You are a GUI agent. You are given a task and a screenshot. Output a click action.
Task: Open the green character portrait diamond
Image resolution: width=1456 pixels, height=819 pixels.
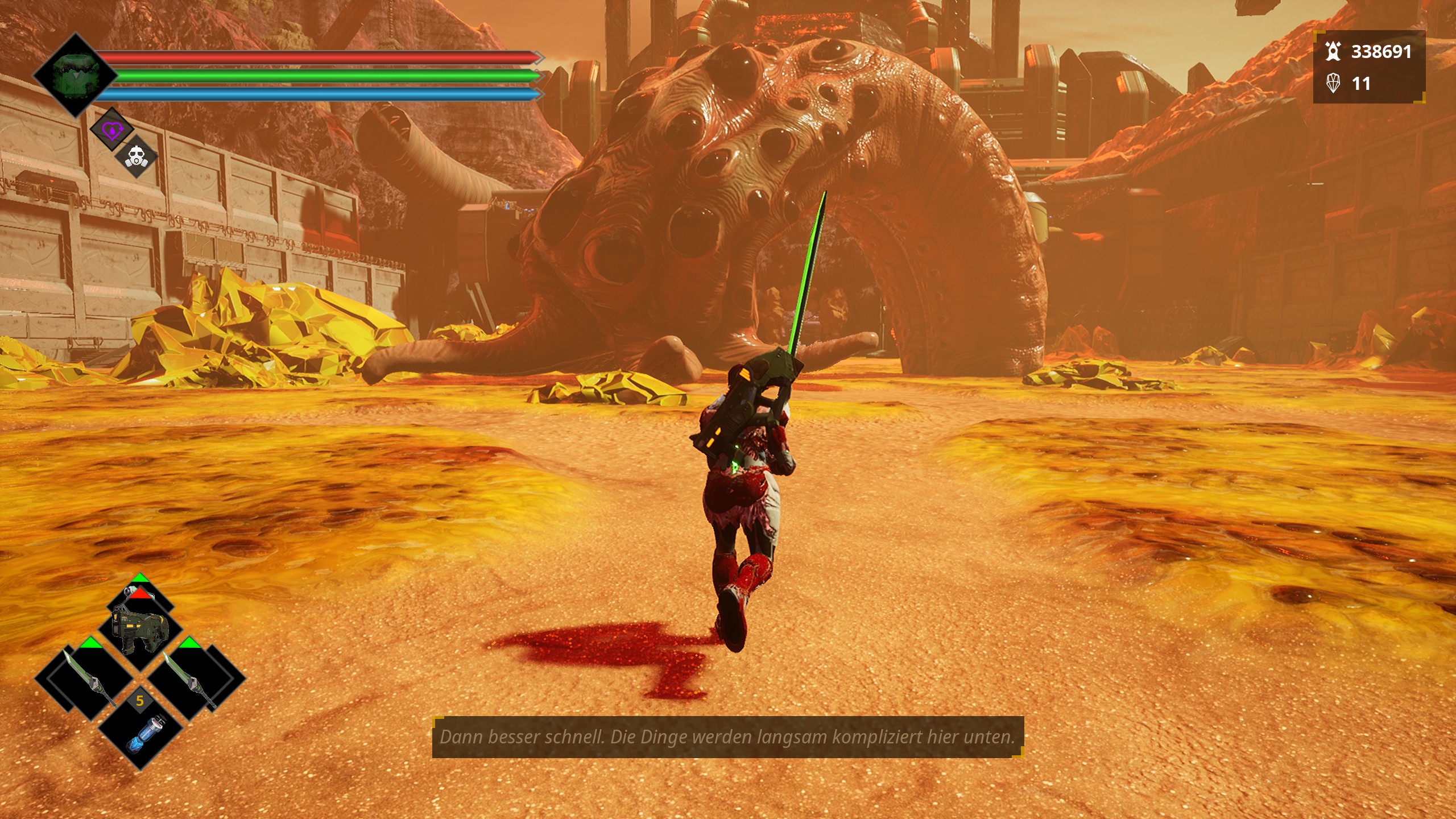tap(76, 76)
